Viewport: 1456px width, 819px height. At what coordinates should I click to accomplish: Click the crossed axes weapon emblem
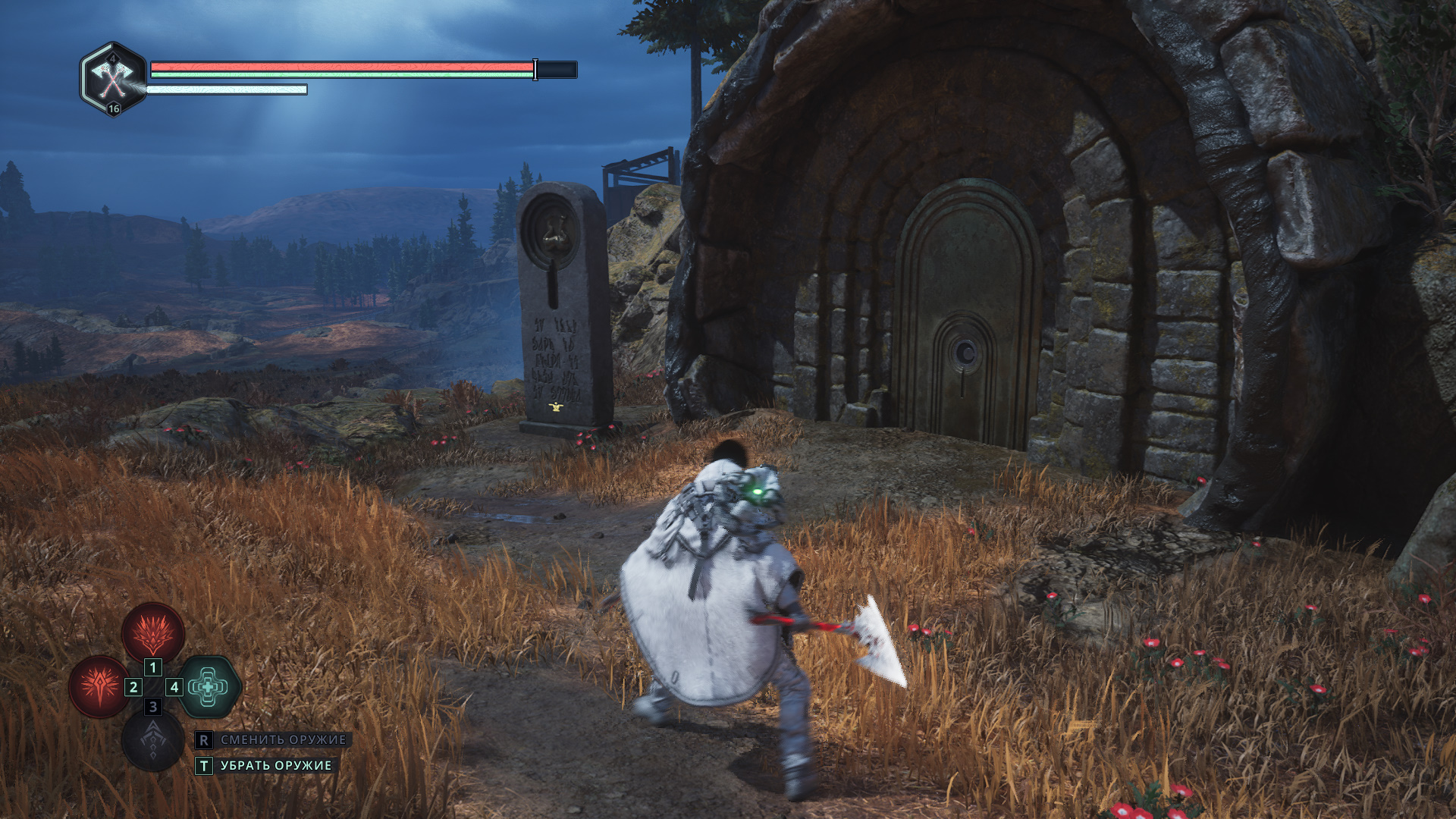click(x=113, y=78)
